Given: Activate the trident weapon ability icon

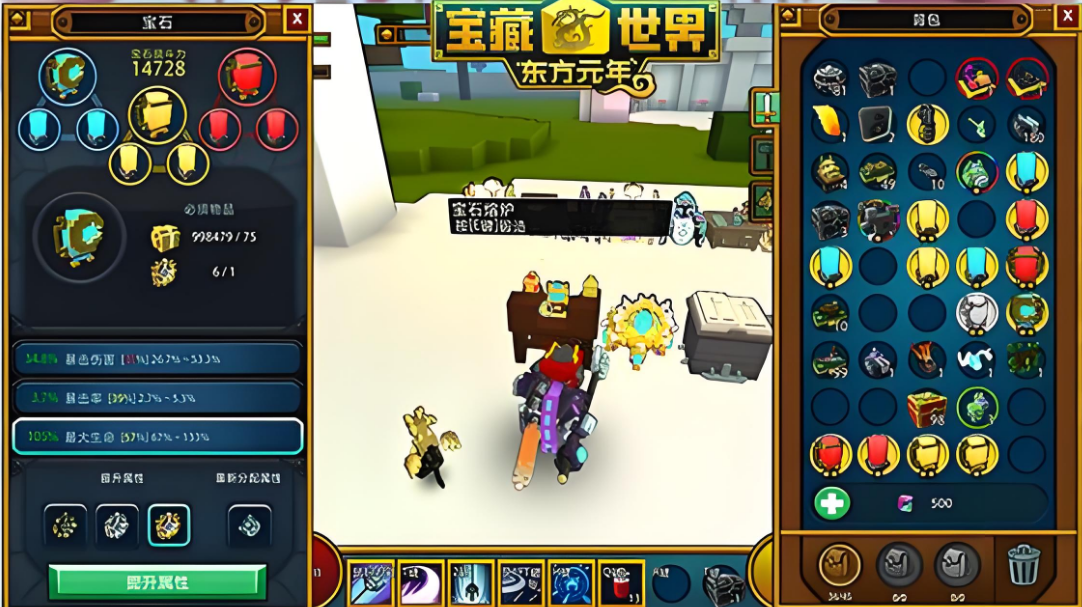Looking at the screenshot, I should click(x=372, y=582).
